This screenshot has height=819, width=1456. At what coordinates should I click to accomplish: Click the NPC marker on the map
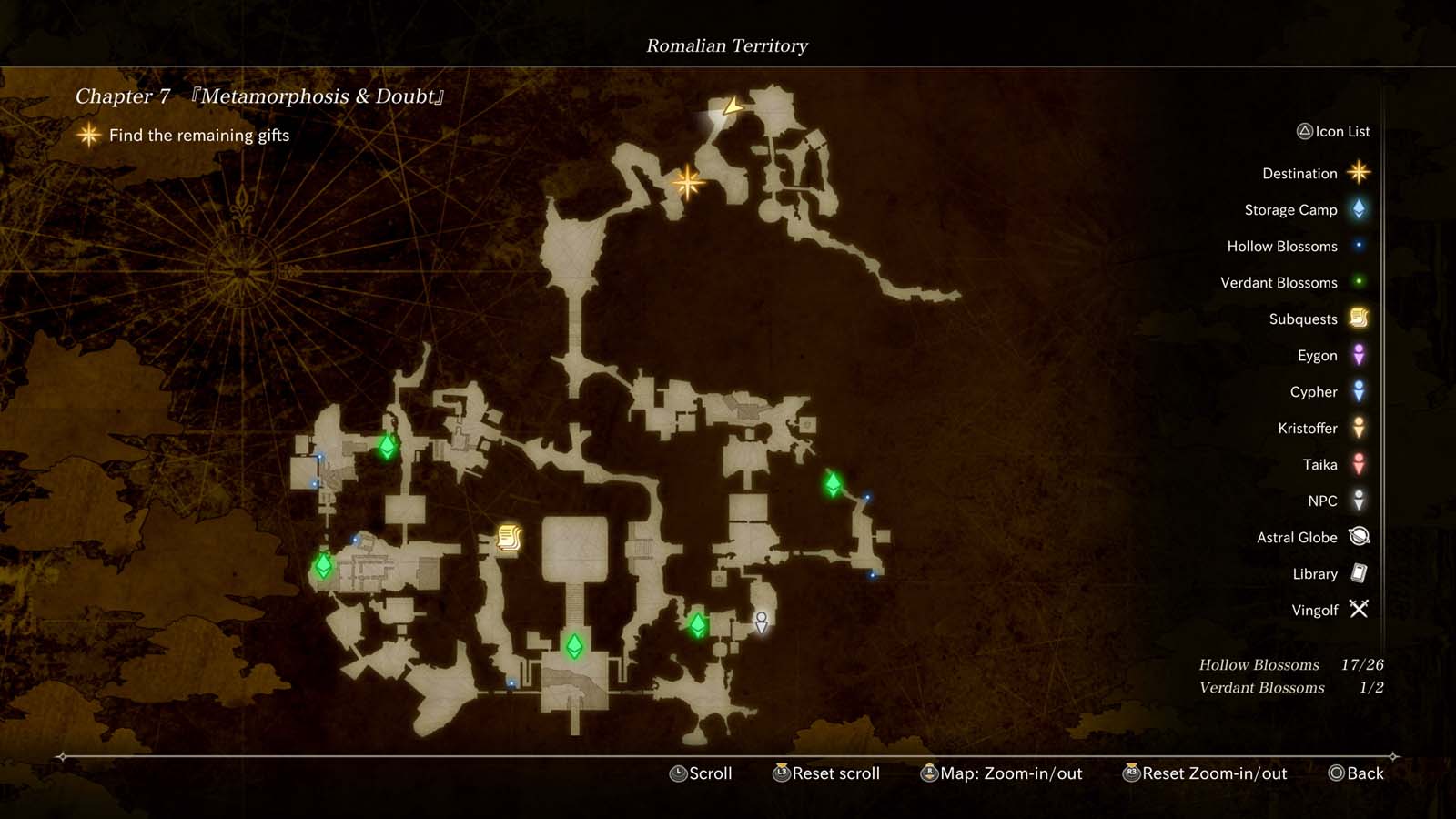pyautogui.click(x=761, y=623)
